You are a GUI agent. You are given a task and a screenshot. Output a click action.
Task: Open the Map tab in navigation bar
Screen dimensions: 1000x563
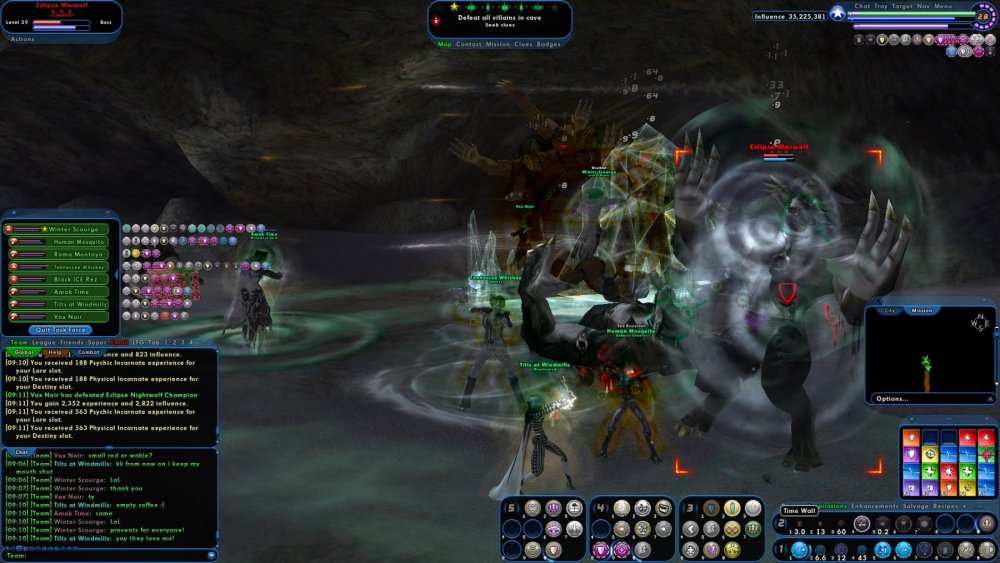444,44
